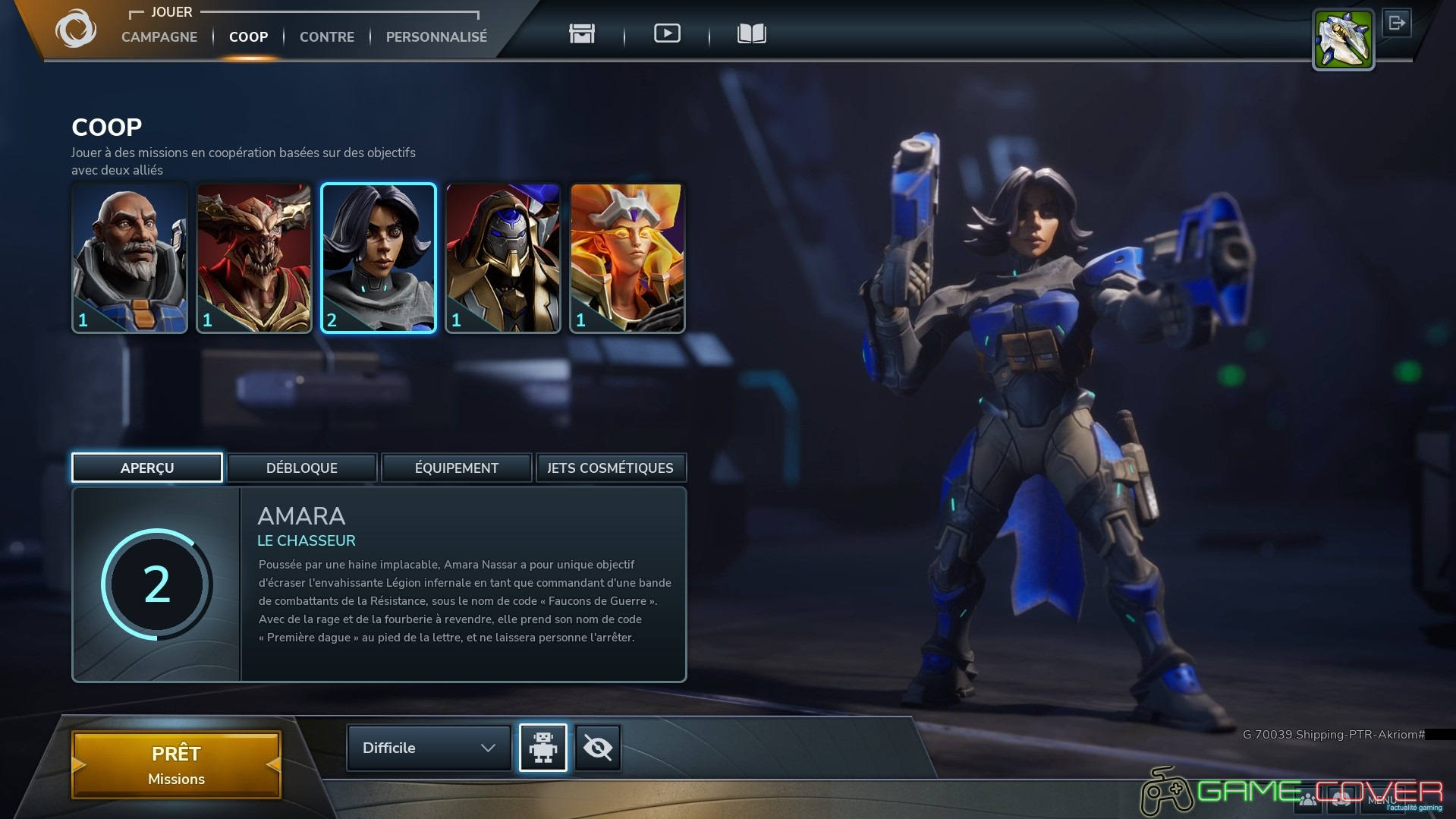Open the Campagne mode tab
This screenshot has width=1456, height=819.
(159, 36)
